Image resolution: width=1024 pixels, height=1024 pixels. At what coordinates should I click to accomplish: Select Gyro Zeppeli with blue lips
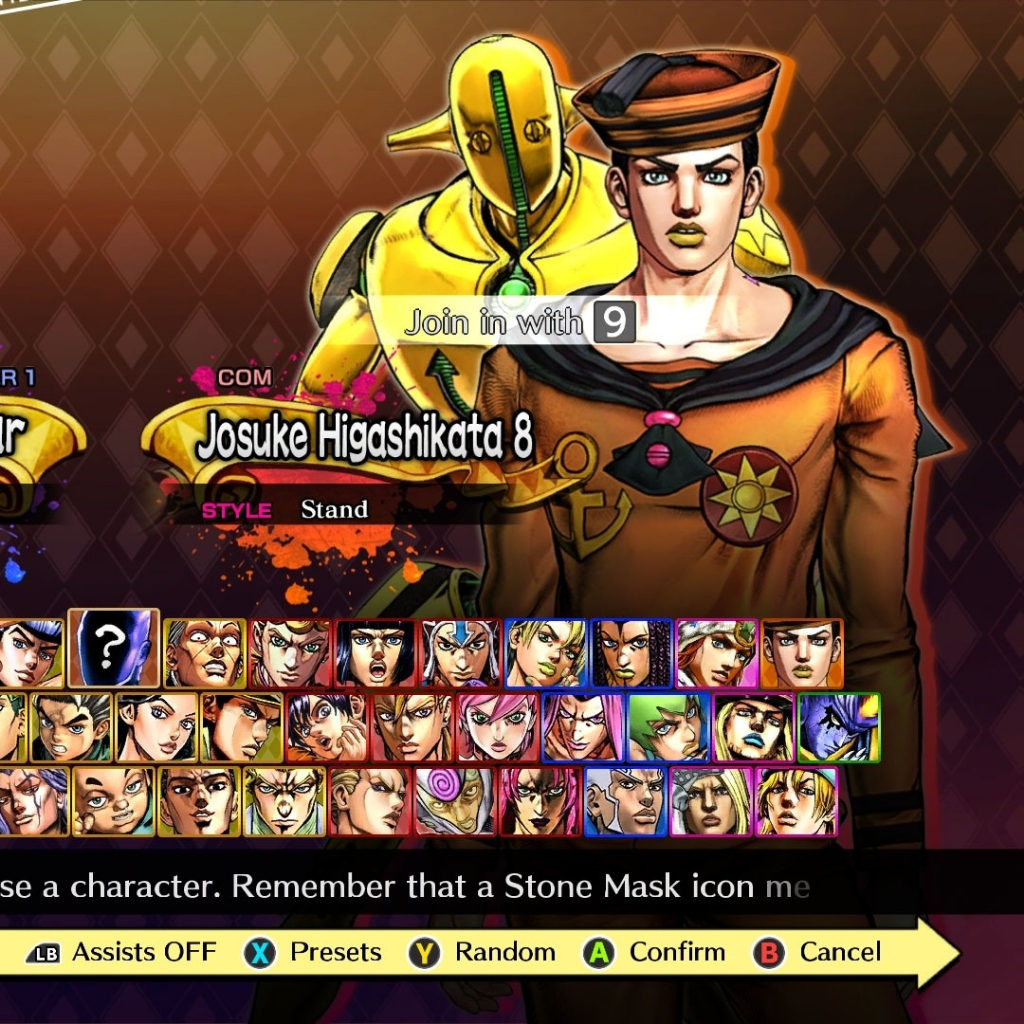click(x=753, y=727)
